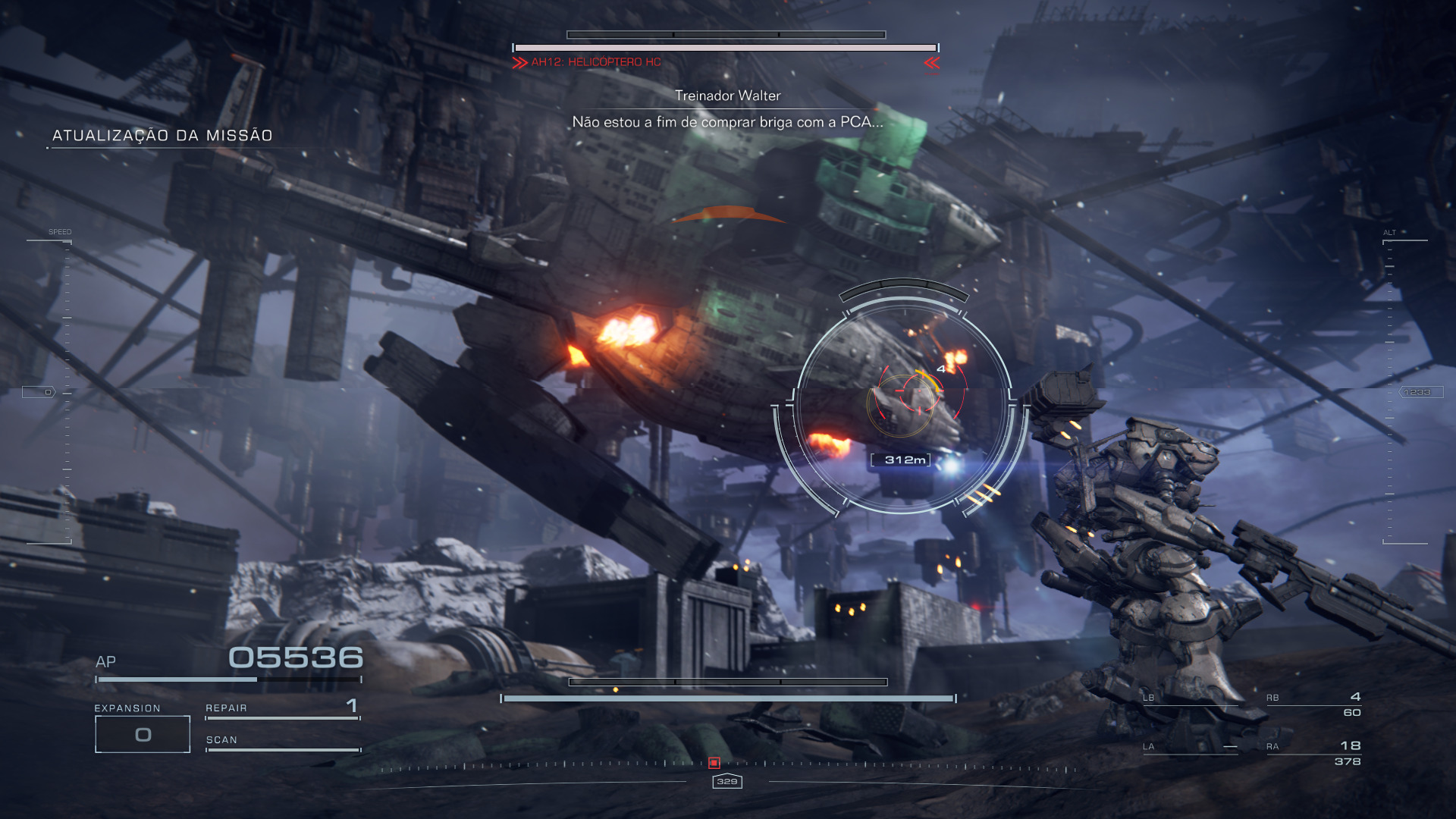The image size is (1456, 819).
Task: Use the Repair kit entry
Action: pos(282,708)
